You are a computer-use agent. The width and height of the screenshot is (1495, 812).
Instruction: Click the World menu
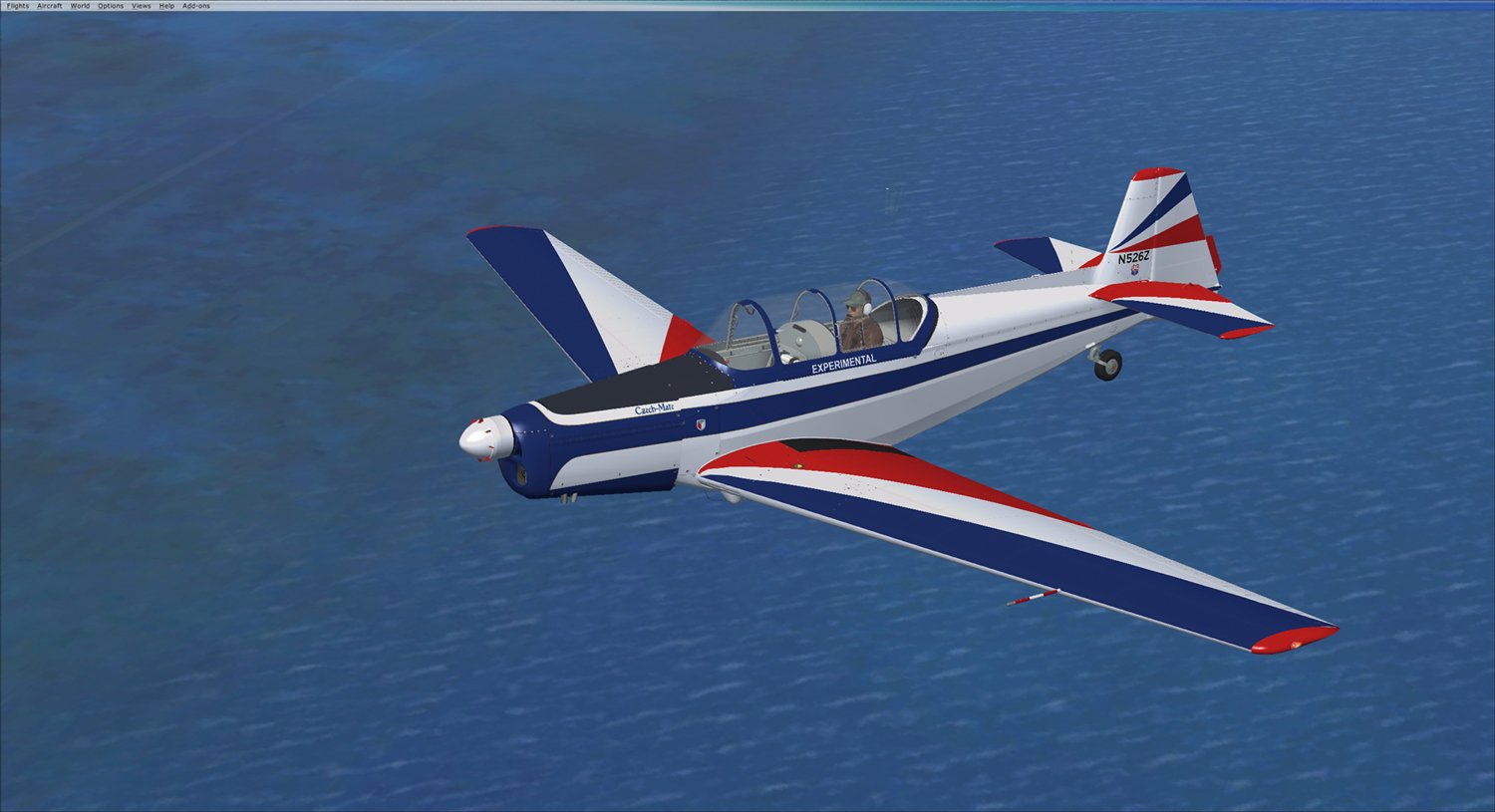[x=80, y=6]
